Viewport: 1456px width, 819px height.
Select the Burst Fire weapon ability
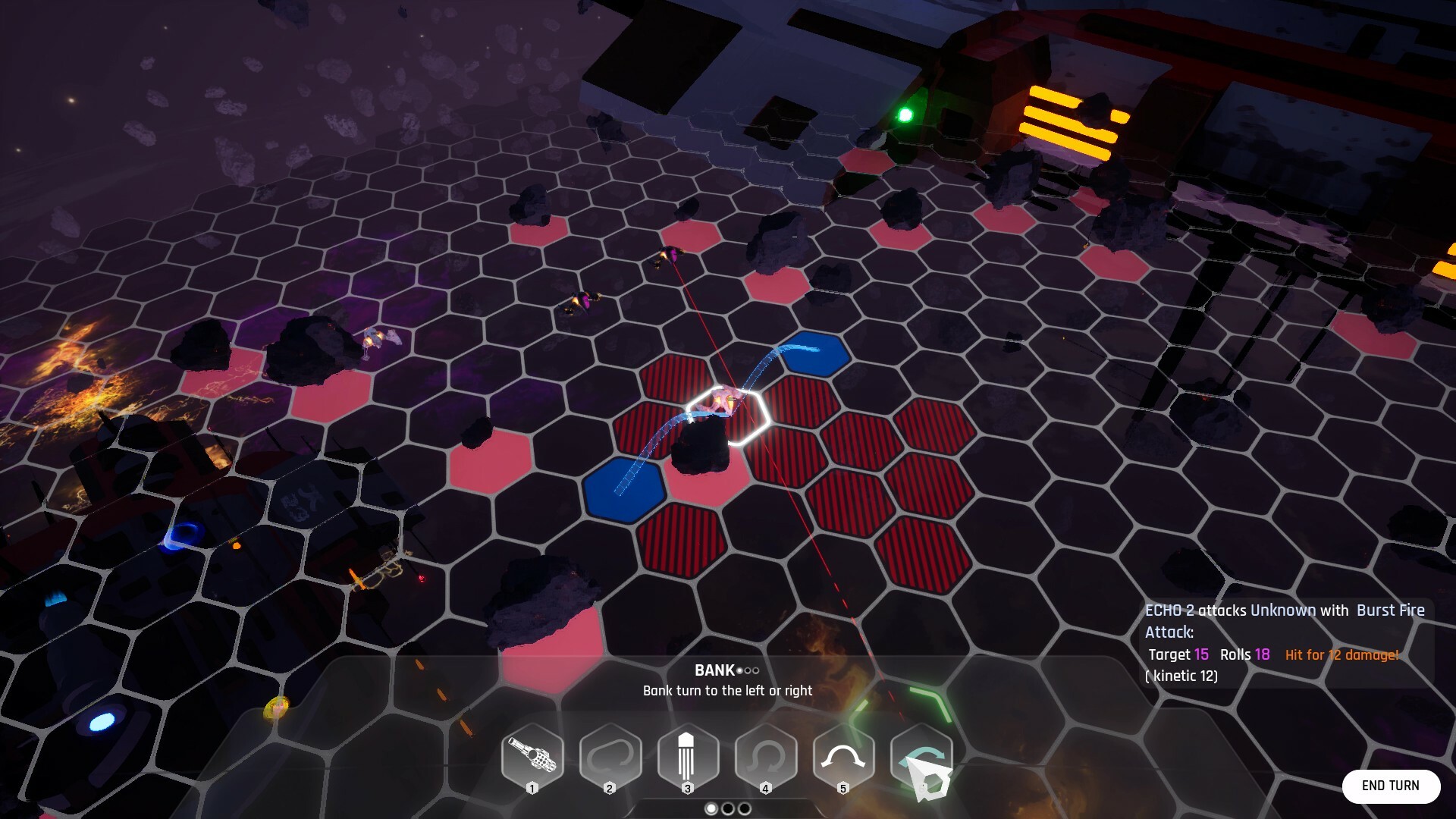click(532, 756)
